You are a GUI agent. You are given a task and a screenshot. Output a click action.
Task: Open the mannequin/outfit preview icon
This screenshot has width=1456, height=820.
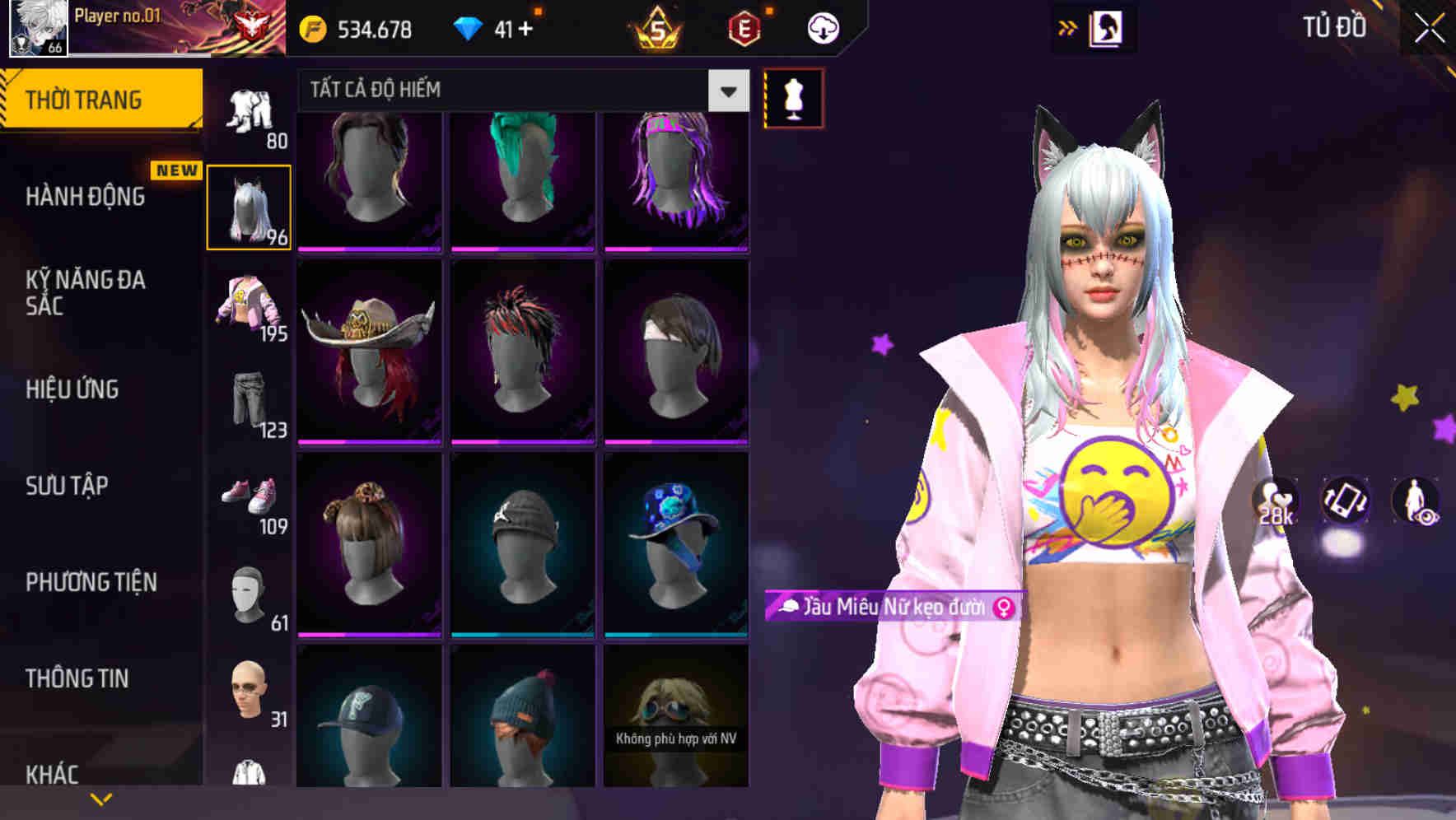point(793,96)
